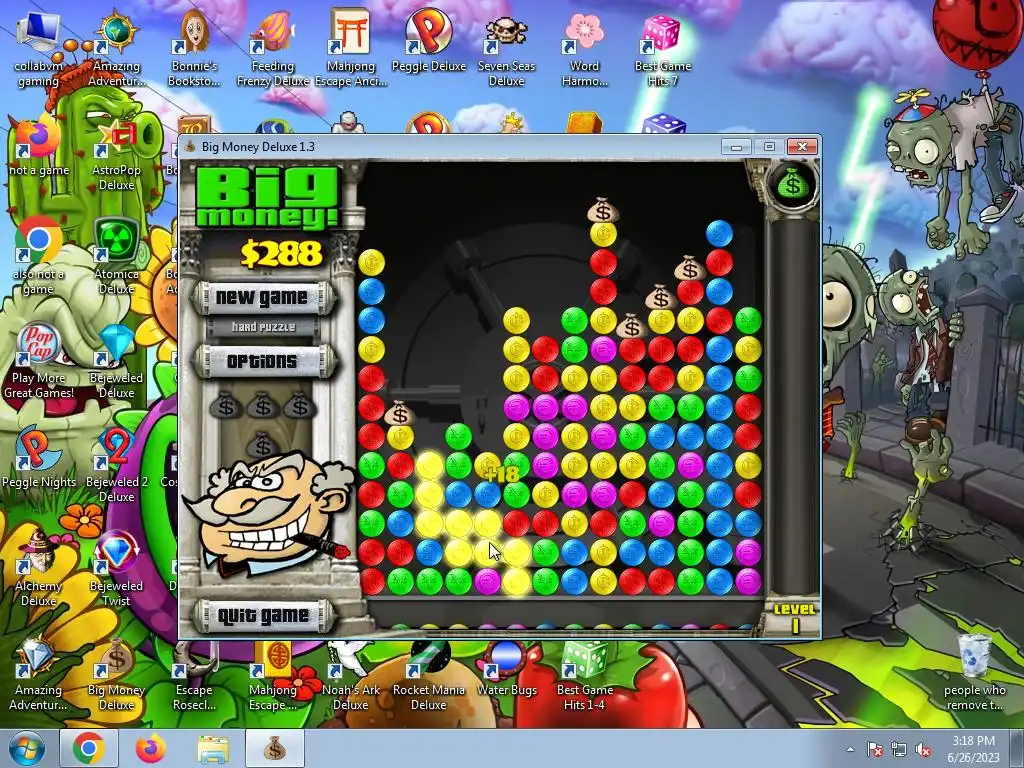This screenshot has height=768, width=1024.
Task: Click the quit game button
Action: [262, 615]
